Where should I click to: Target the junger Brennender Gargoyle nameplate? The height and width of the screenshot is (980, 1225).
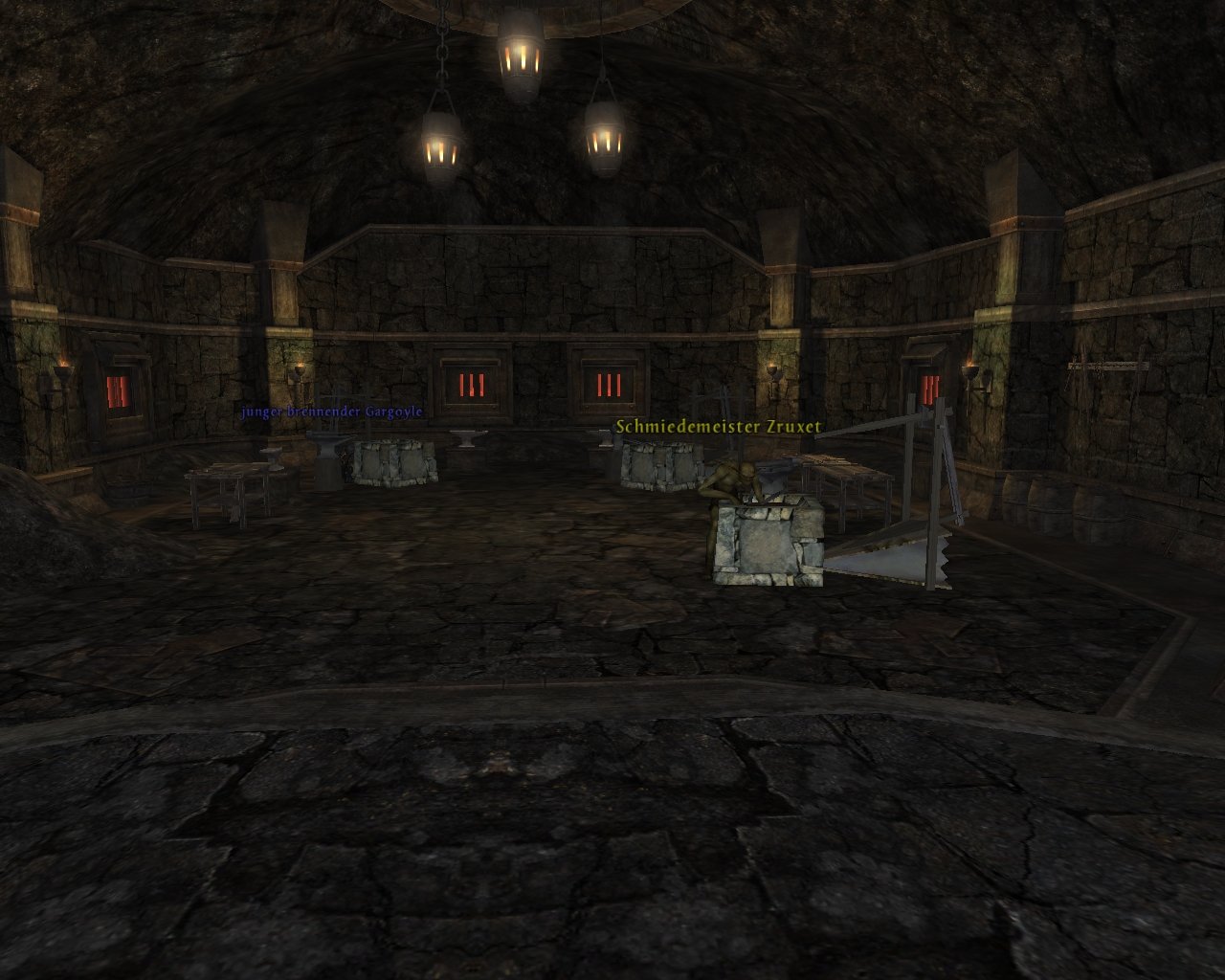(x=331, y=412)
